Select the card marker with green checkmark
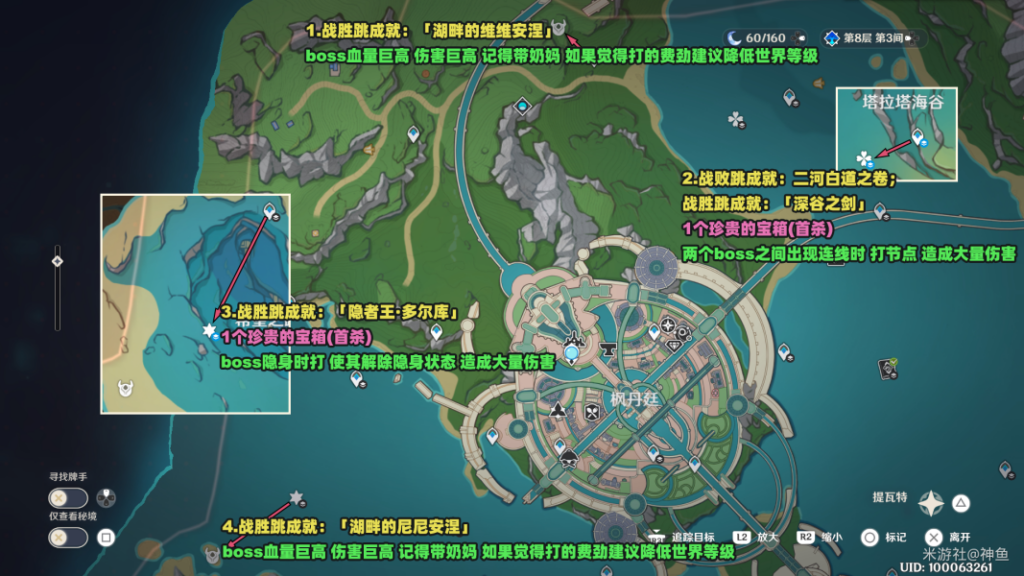 tap(886, 369)
